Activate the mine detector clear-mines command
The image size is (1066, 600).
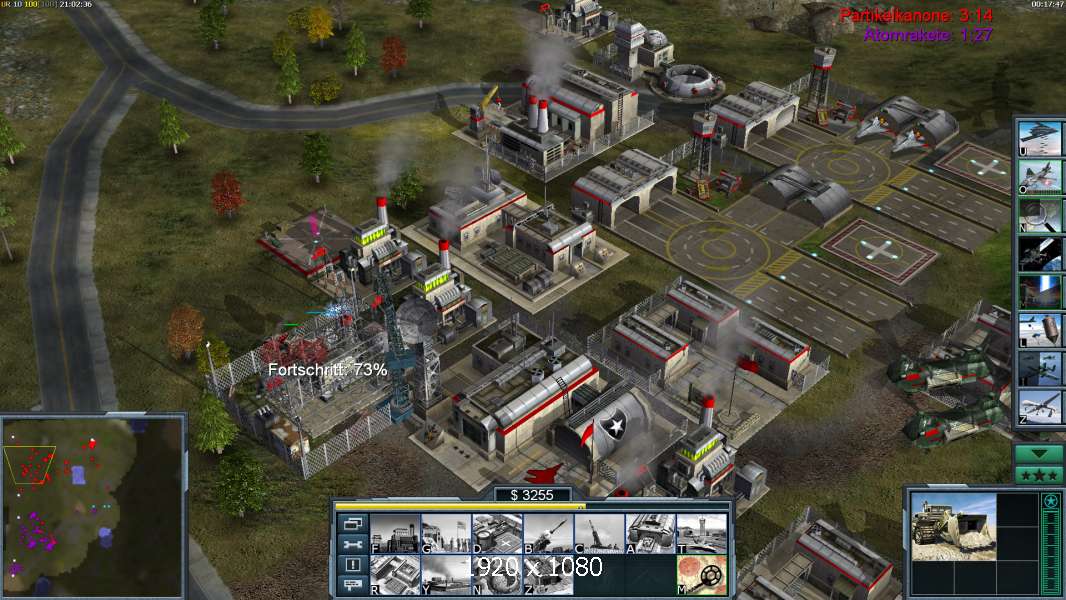click(700, 575)
